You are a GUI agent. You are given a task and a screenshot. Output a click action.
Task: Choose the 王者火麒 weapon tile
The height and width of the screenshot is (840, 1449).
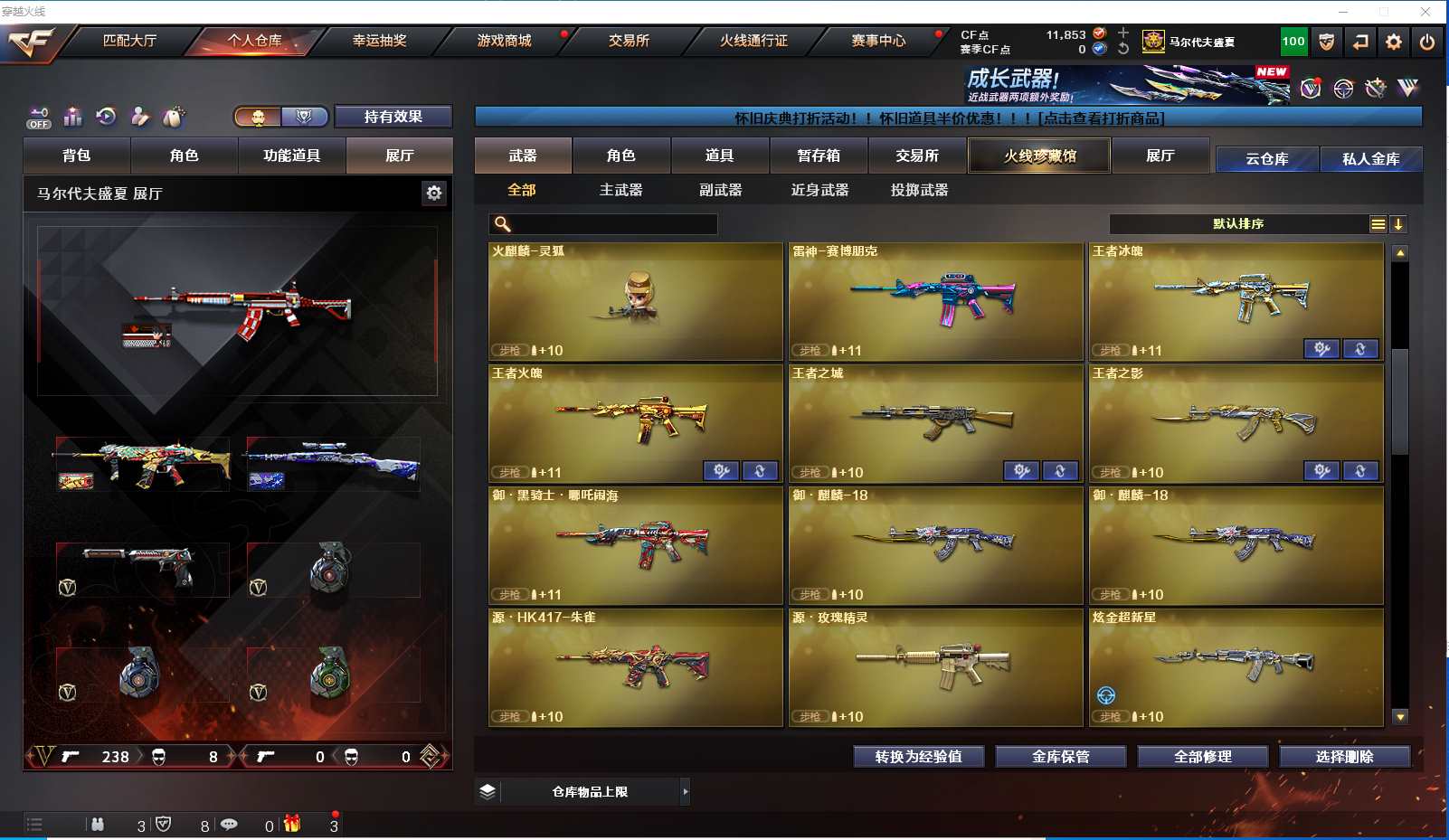635,423
